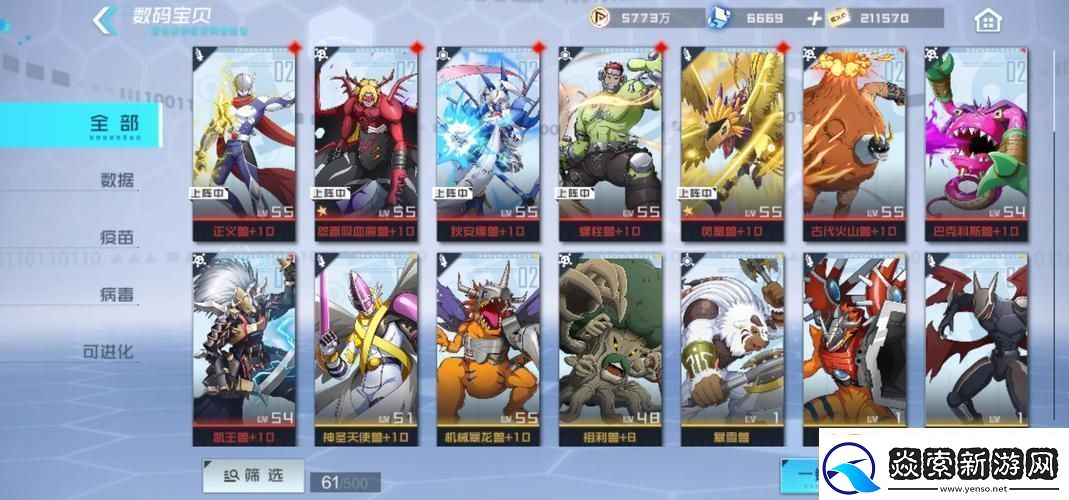Screen dimensions: 1069x500
Task: Pick the 相利兽+8 card
Action: 610,348
